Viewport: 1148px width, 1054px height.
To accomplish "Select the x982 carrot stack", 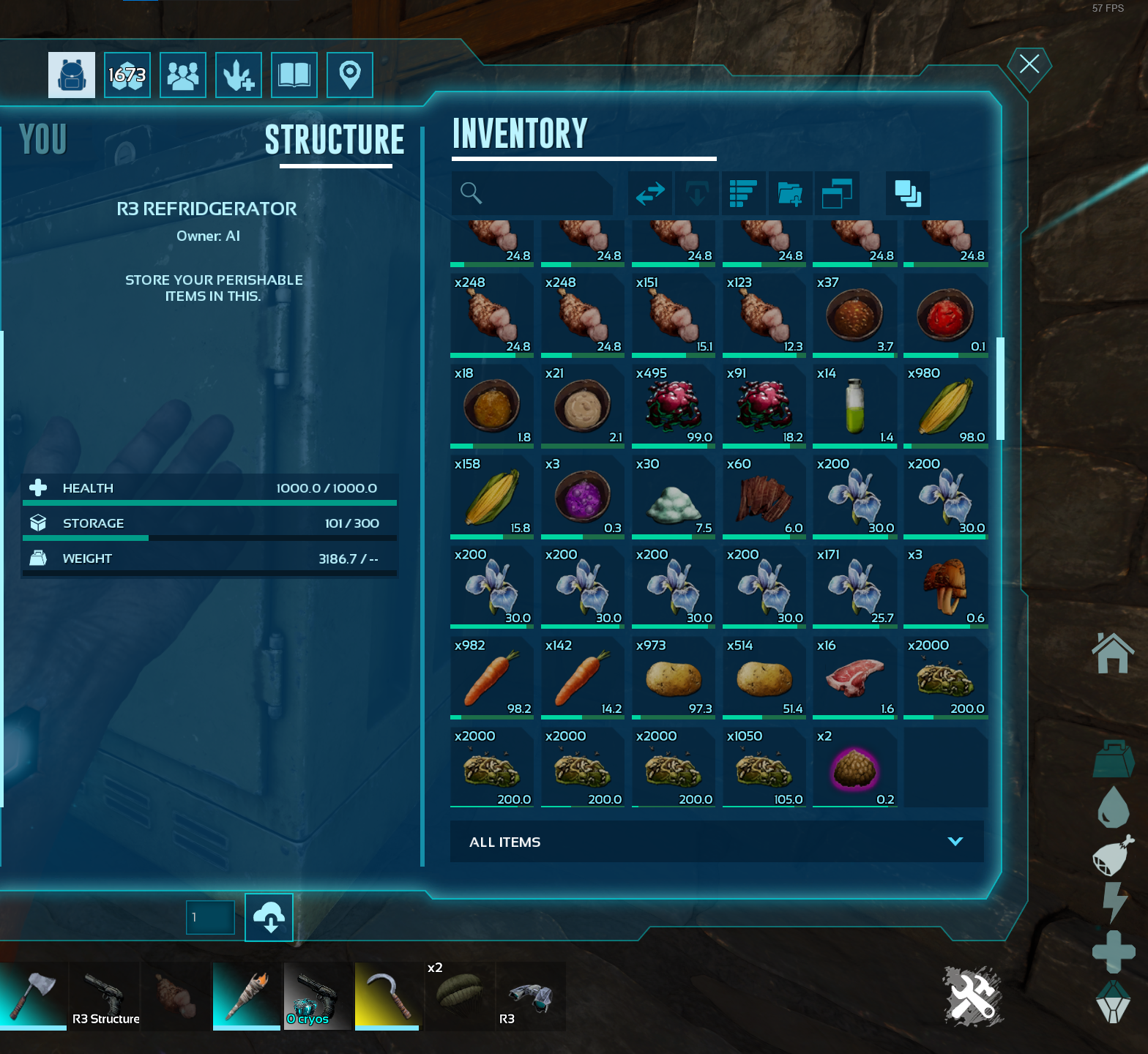I will point(492,677).
